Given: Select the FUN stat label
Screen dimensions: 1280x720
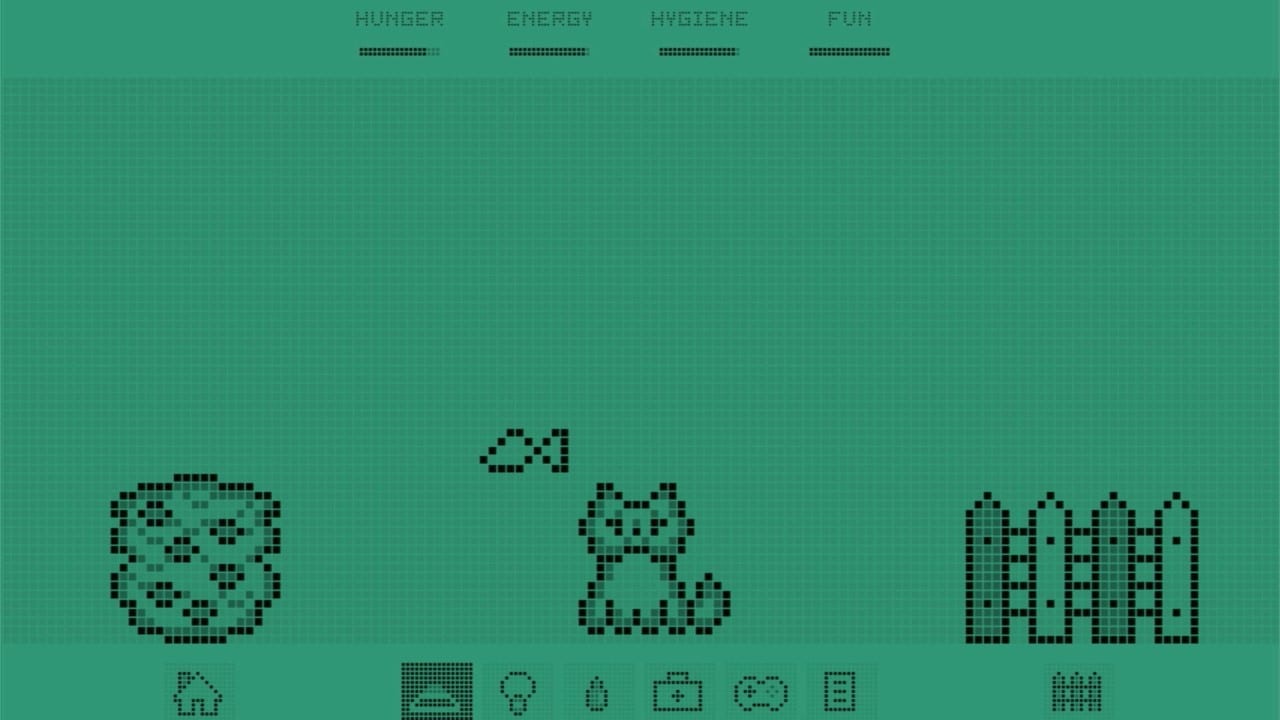Looking at the screenshot, I should pos(849,18).
